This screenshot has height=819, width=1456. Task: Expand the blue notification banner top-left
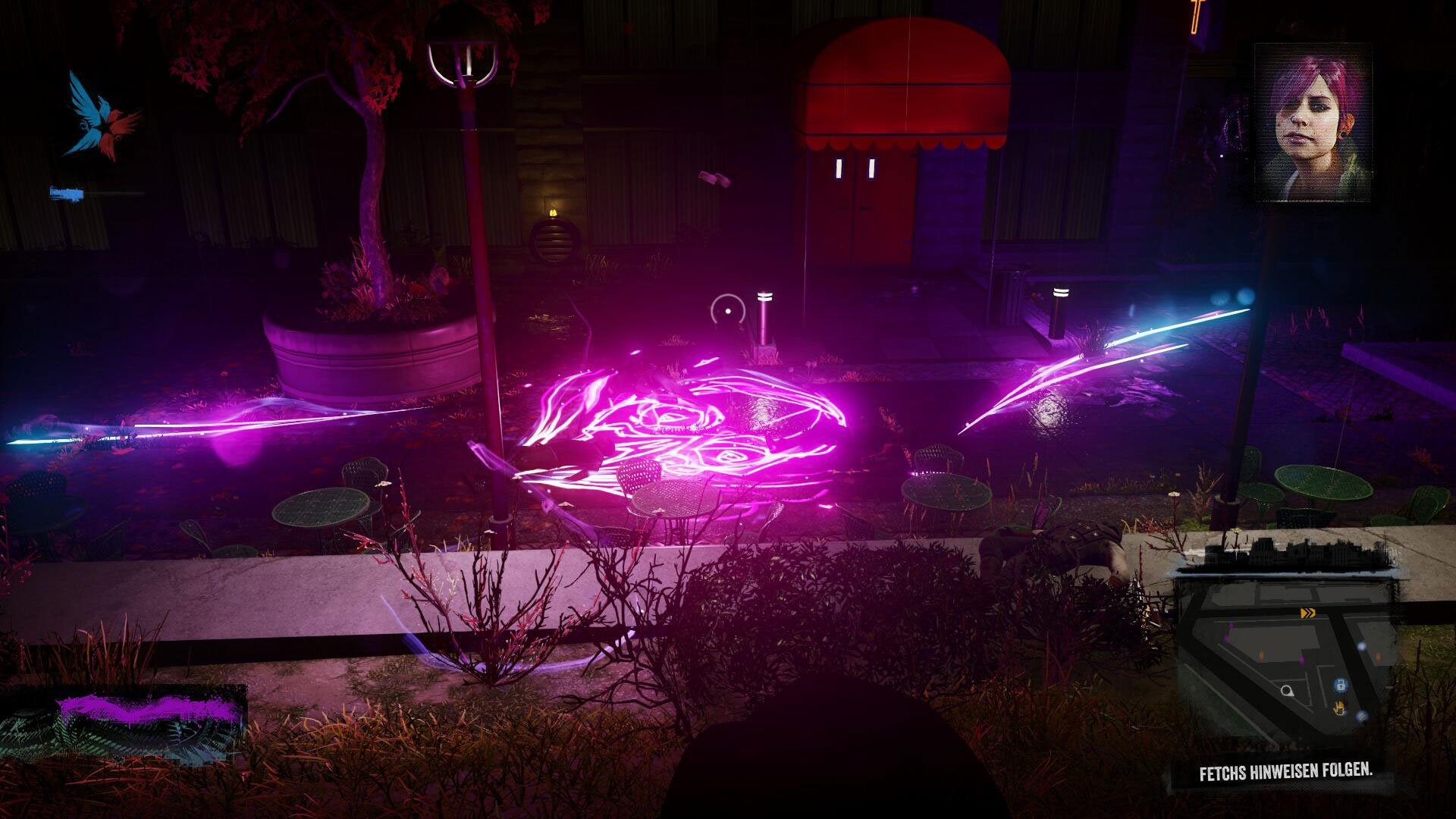coord(91,192)
